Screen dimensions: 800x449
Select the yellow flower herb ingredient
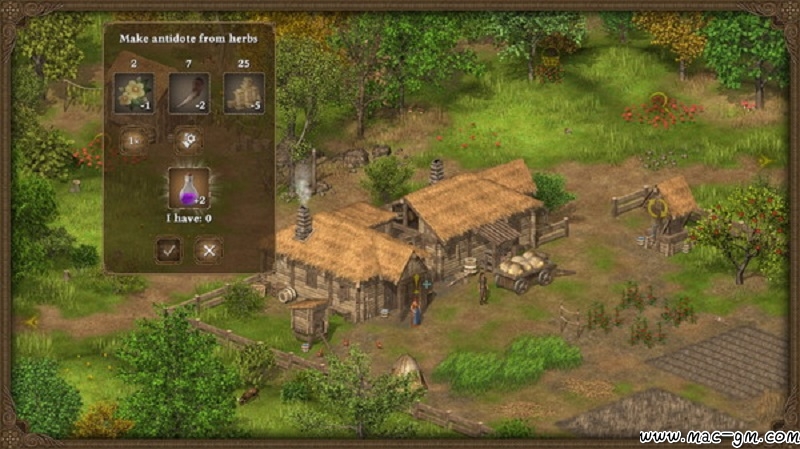pyautogui.click(x=133, y=93)
